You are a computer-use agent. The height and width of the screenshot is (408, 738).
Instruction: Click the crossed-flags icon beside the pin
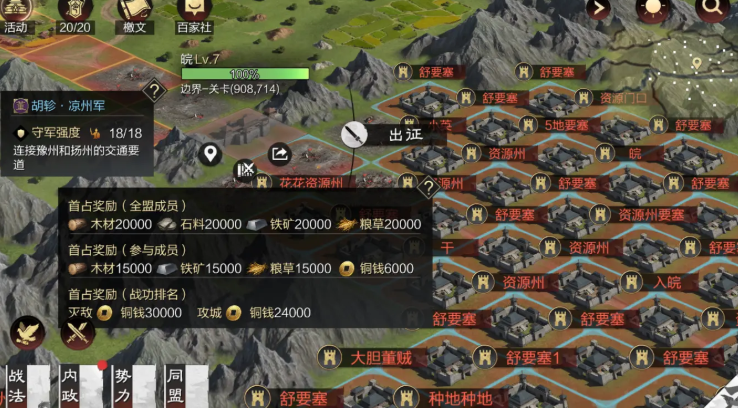(x=244, y=169)
